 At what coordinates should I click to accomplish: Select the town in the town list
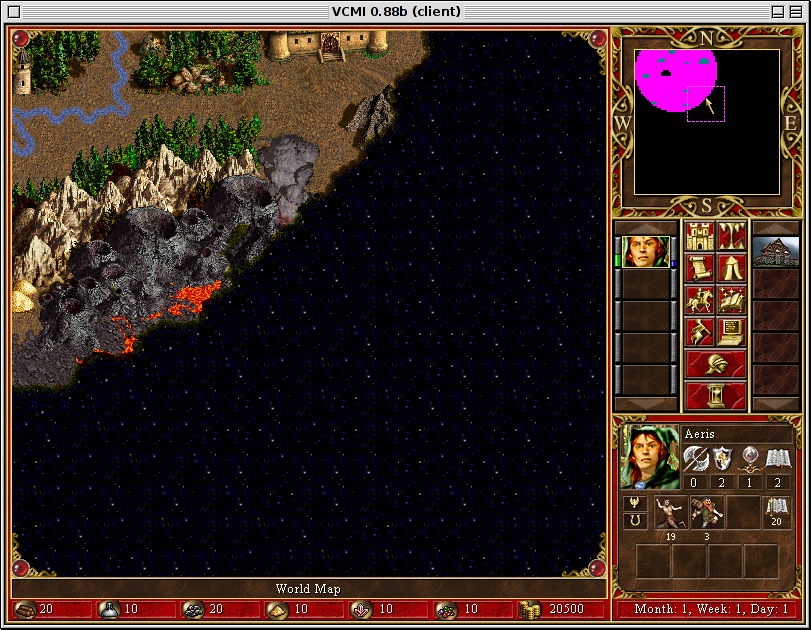coord(775,252)
